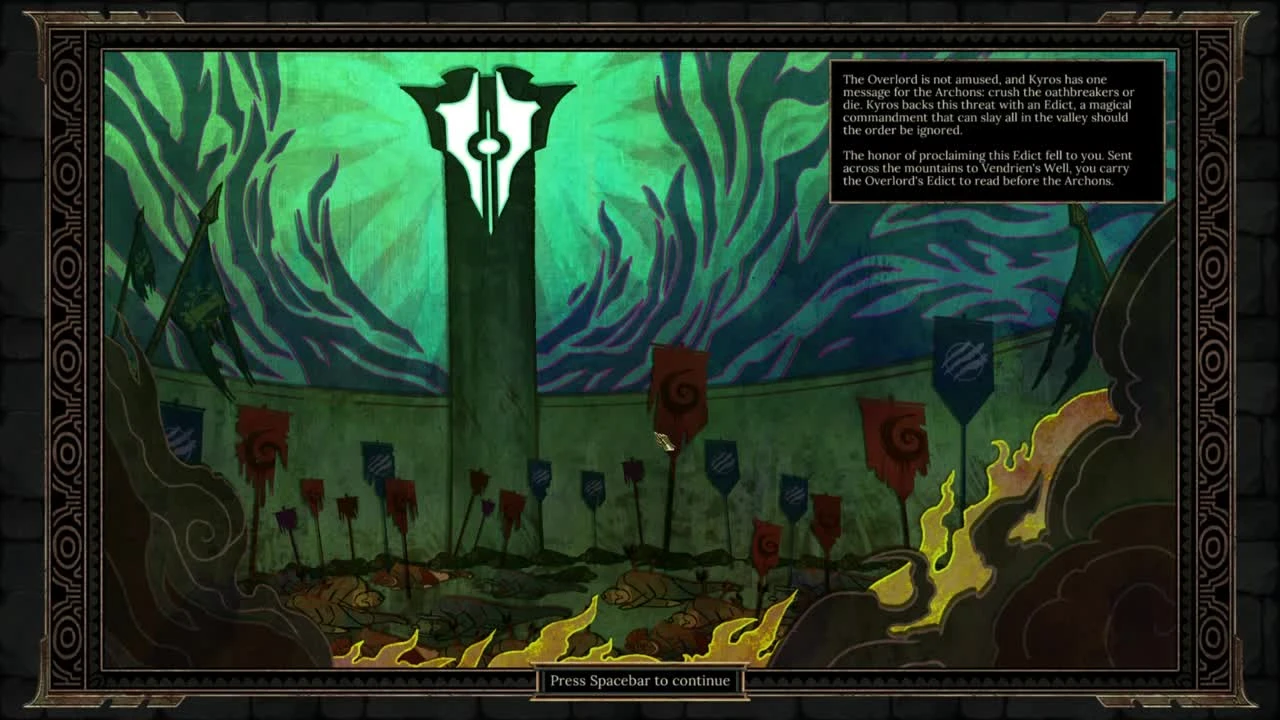1280x720 pixels.
Task: Click the Press Spacebar to continue prompt
Action: tap(639, 680)
